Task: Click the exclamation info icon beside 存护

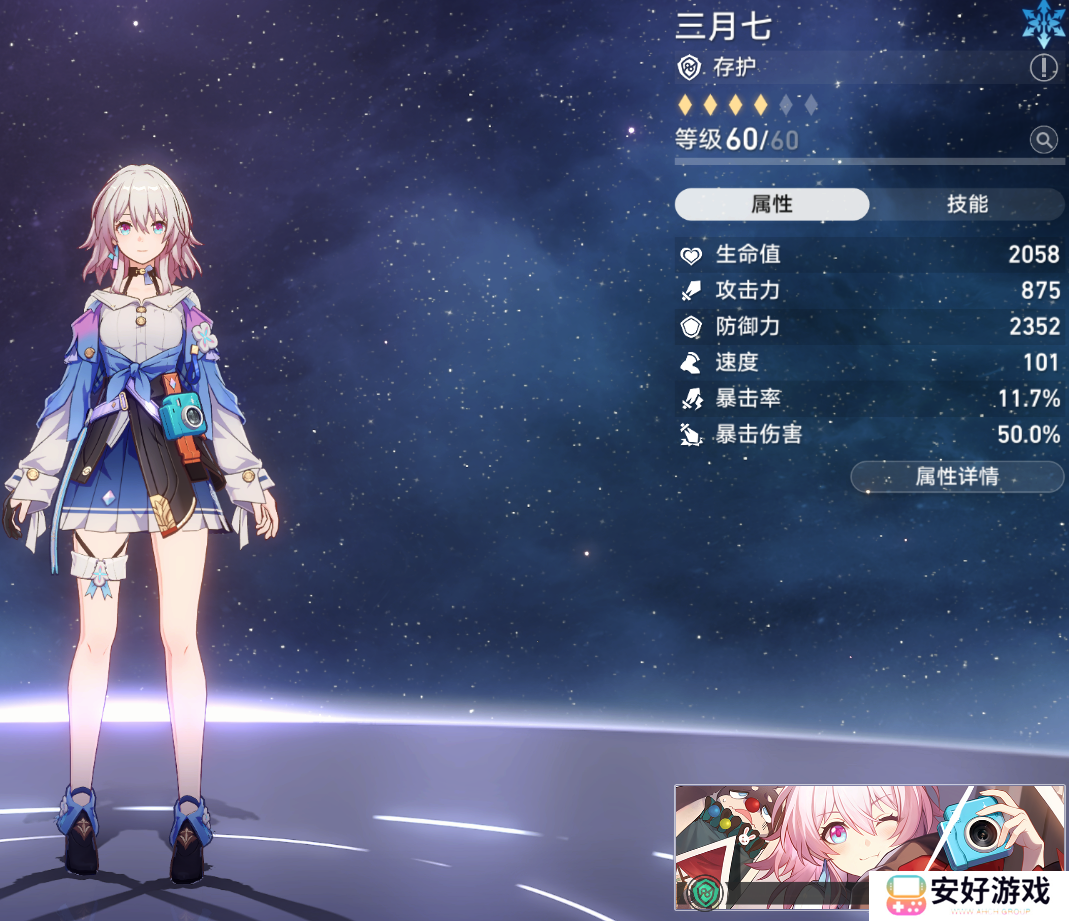Action: pyautogui.click(x=1043, y=68)
